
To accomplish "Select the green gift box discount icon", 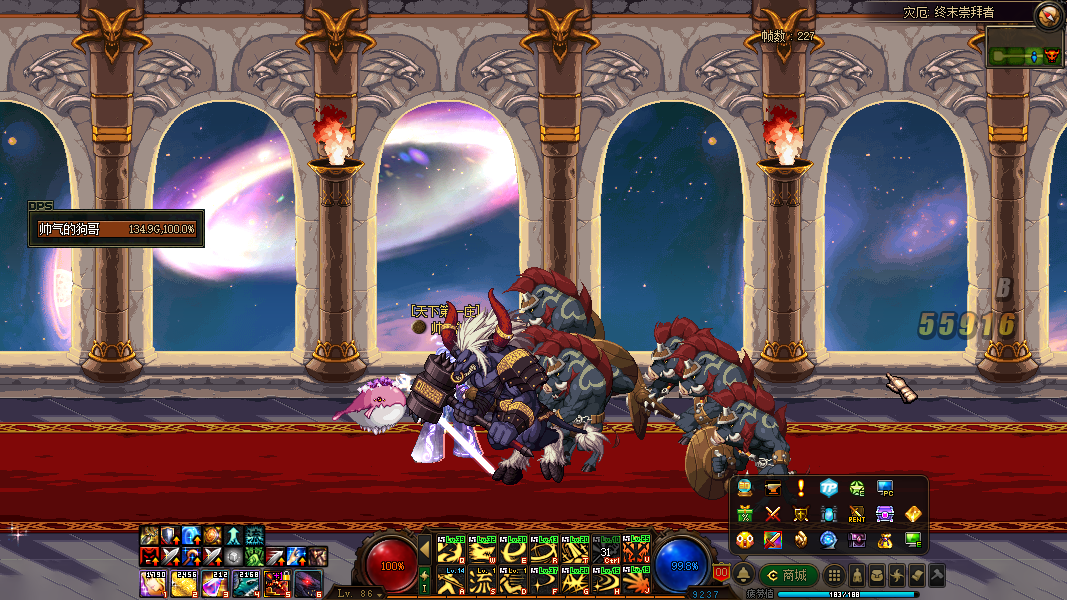I will [744, 514].
